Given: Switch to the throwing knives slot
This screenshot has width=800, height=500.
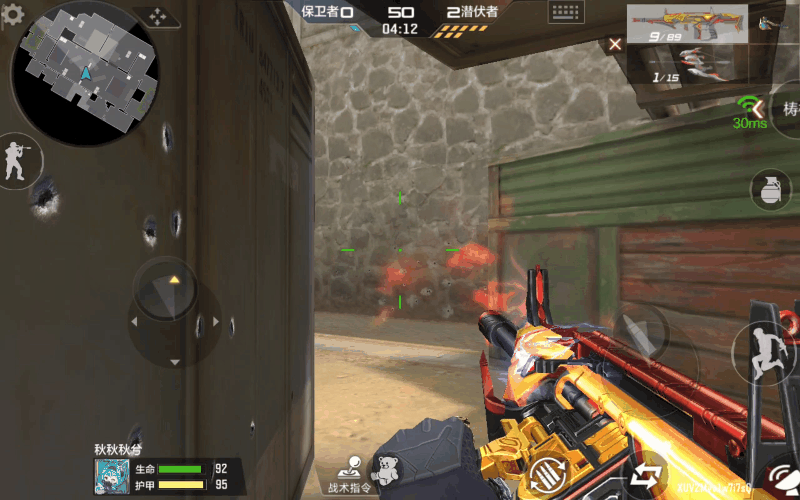Looking at the screenshot, I should click(686, 65).
